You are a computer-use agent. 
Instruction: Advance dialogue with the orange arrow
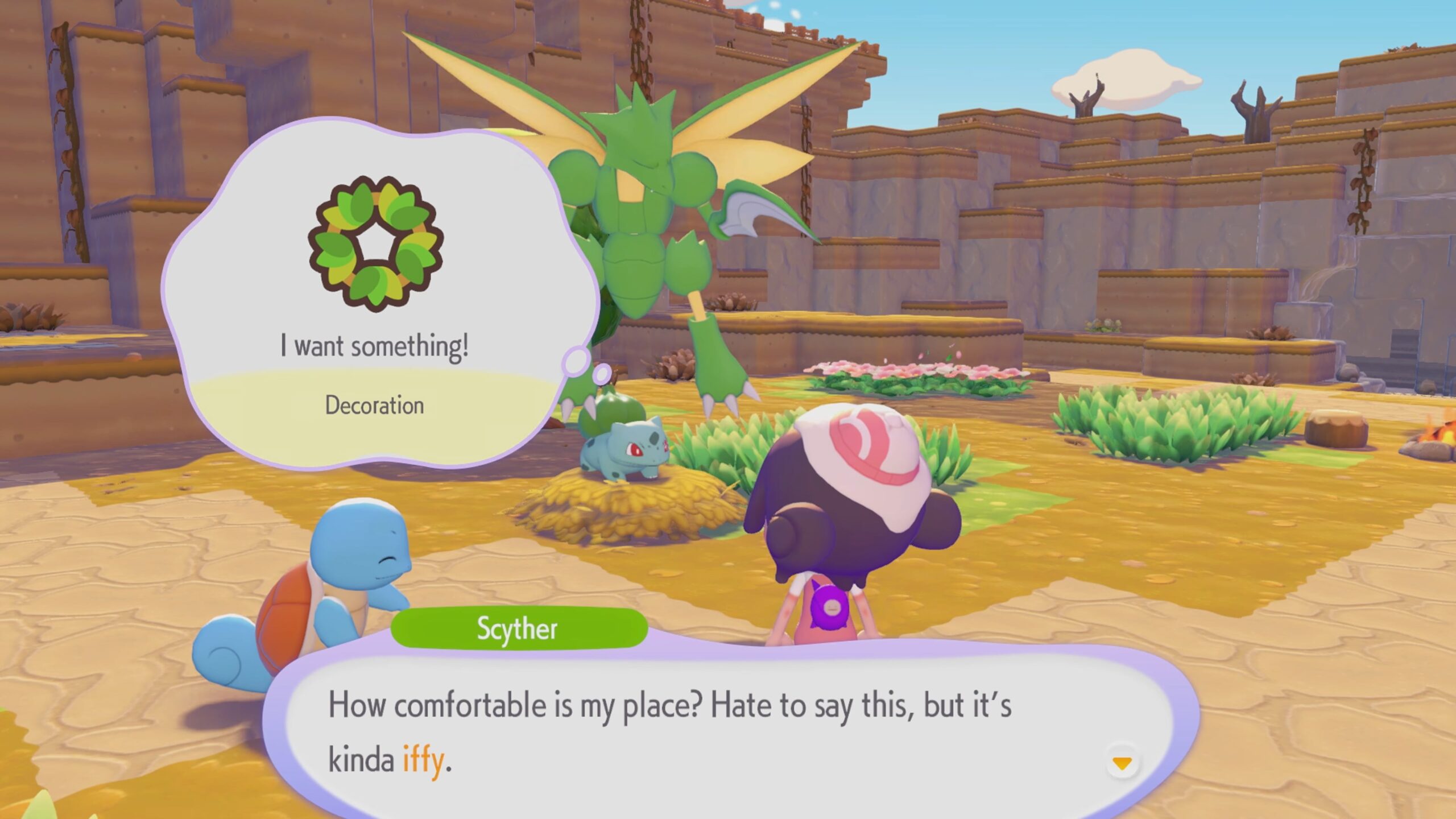pyautogui.click(x=1122, y=763)
